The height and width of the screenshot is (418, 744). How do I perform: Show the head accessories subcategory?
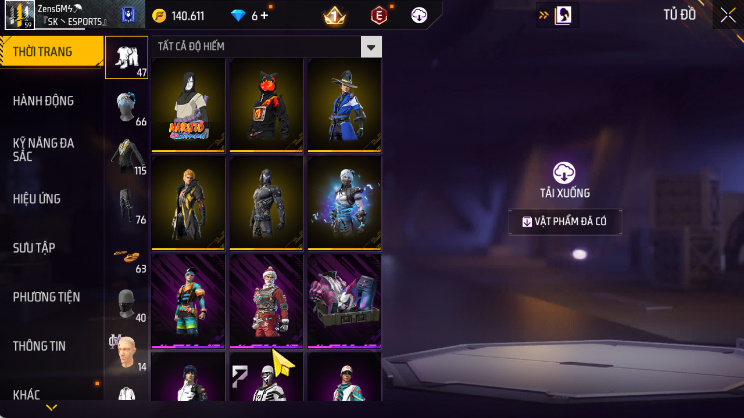(x=126, y=107)
